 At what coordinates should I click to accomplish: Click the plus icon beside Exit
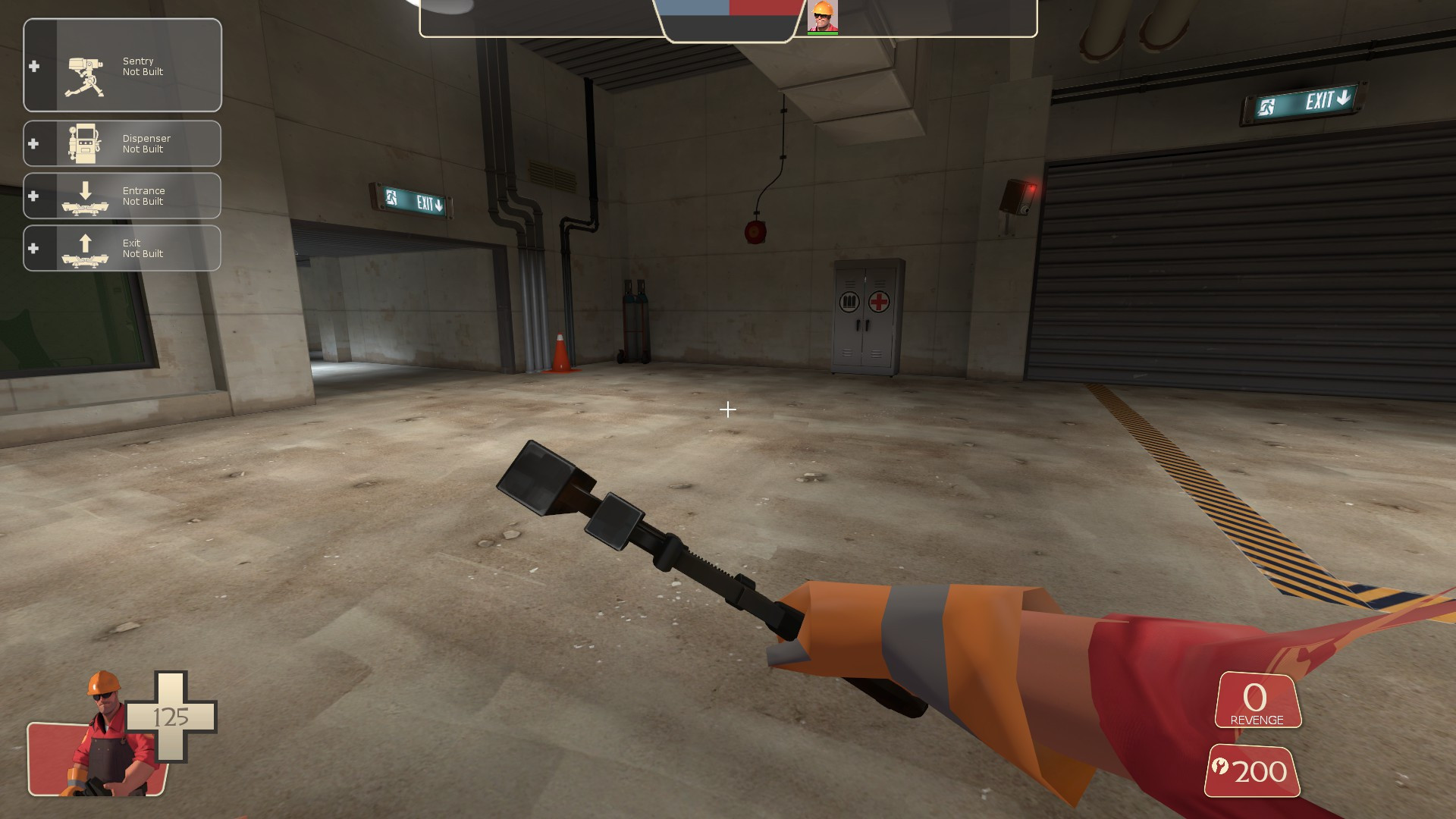[x=33, y=247]
